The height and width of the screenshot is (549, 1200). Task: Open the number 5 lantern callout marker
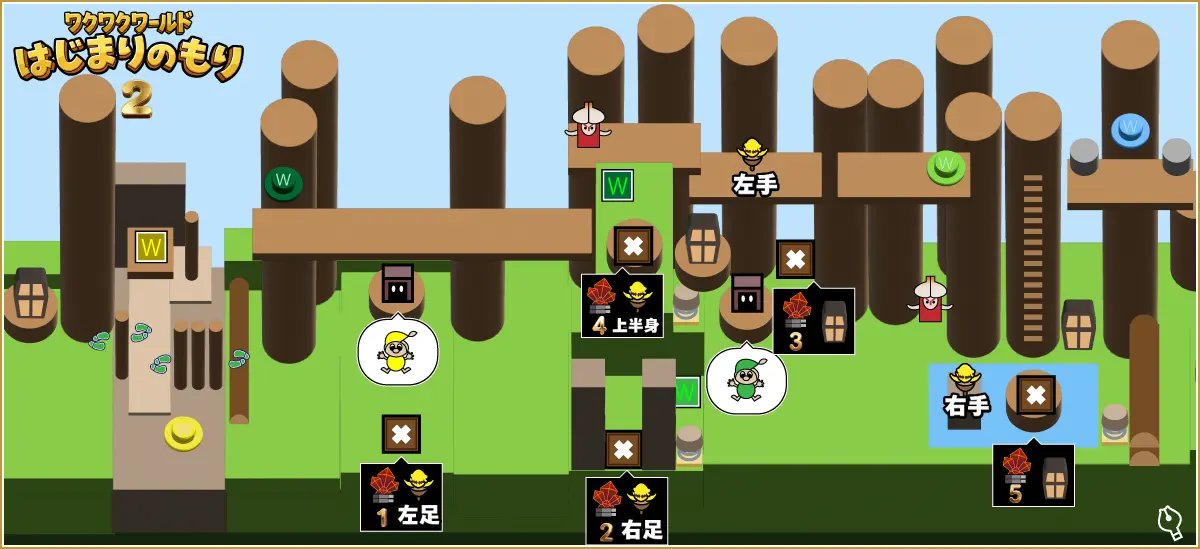pos(1033,475)
